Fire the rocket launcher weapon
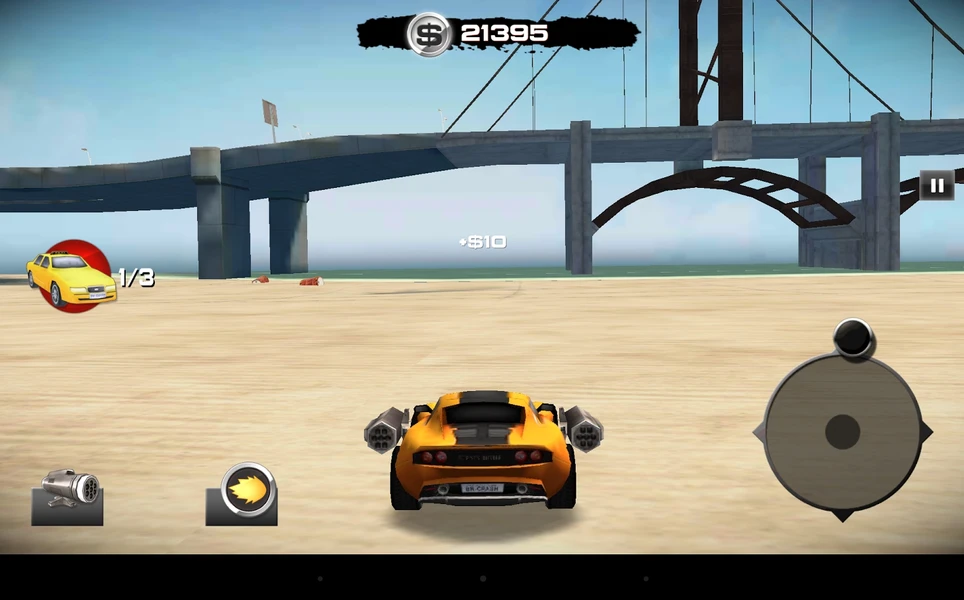The image size is (964, 600). [68, 496]
